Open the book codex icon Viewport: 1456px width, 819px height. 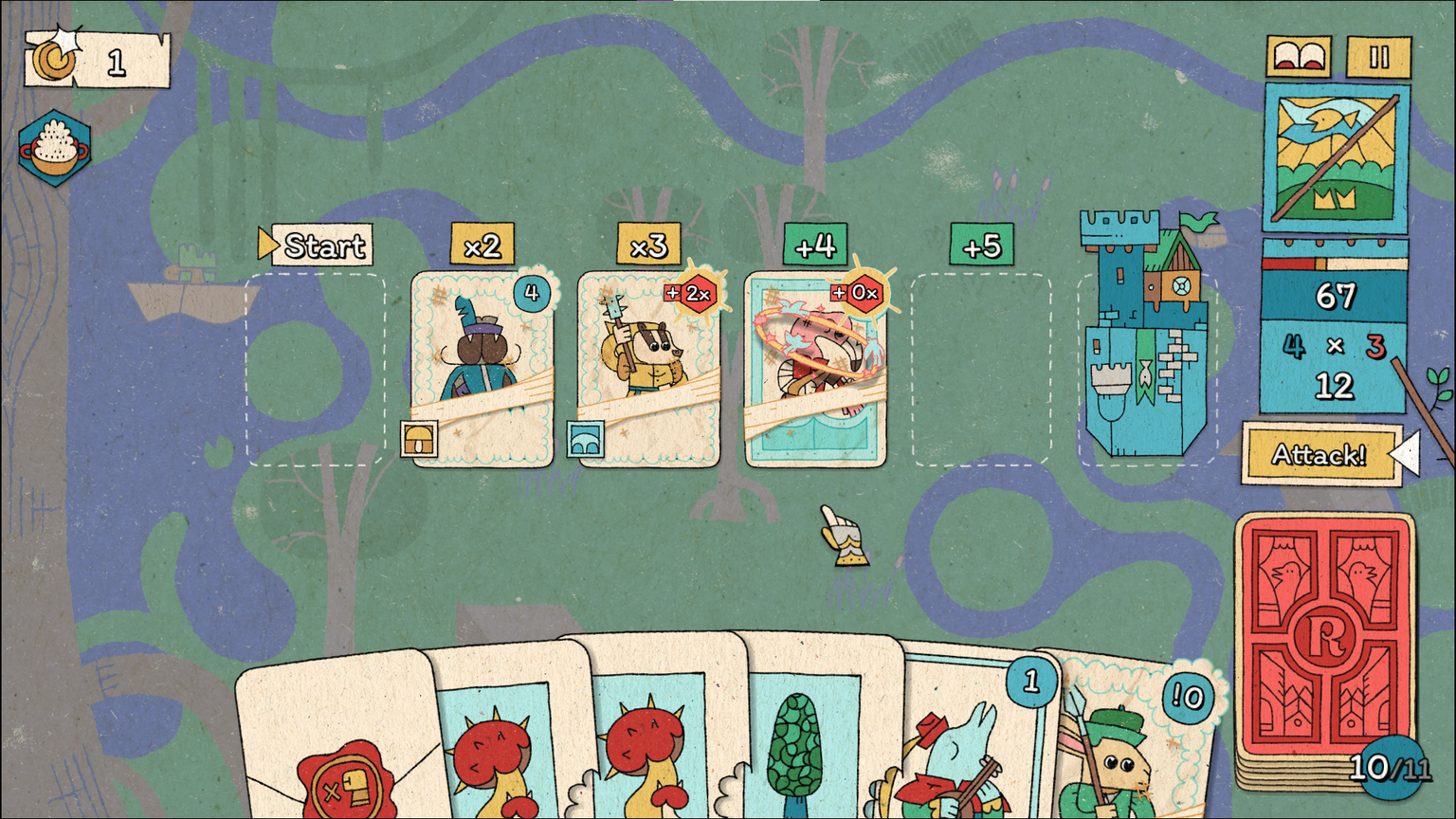1299,57
